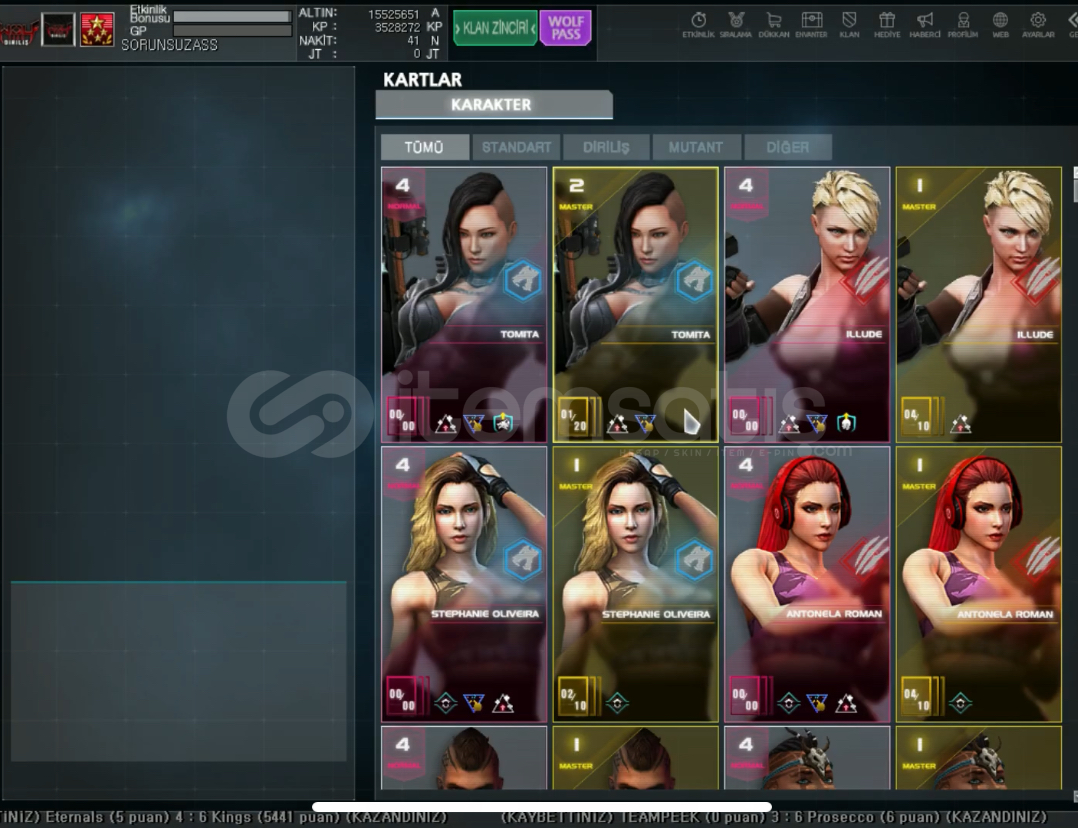The image size is (1078, 828).
Task: View the Profilim profile page
Action: (x=963, y=24)
